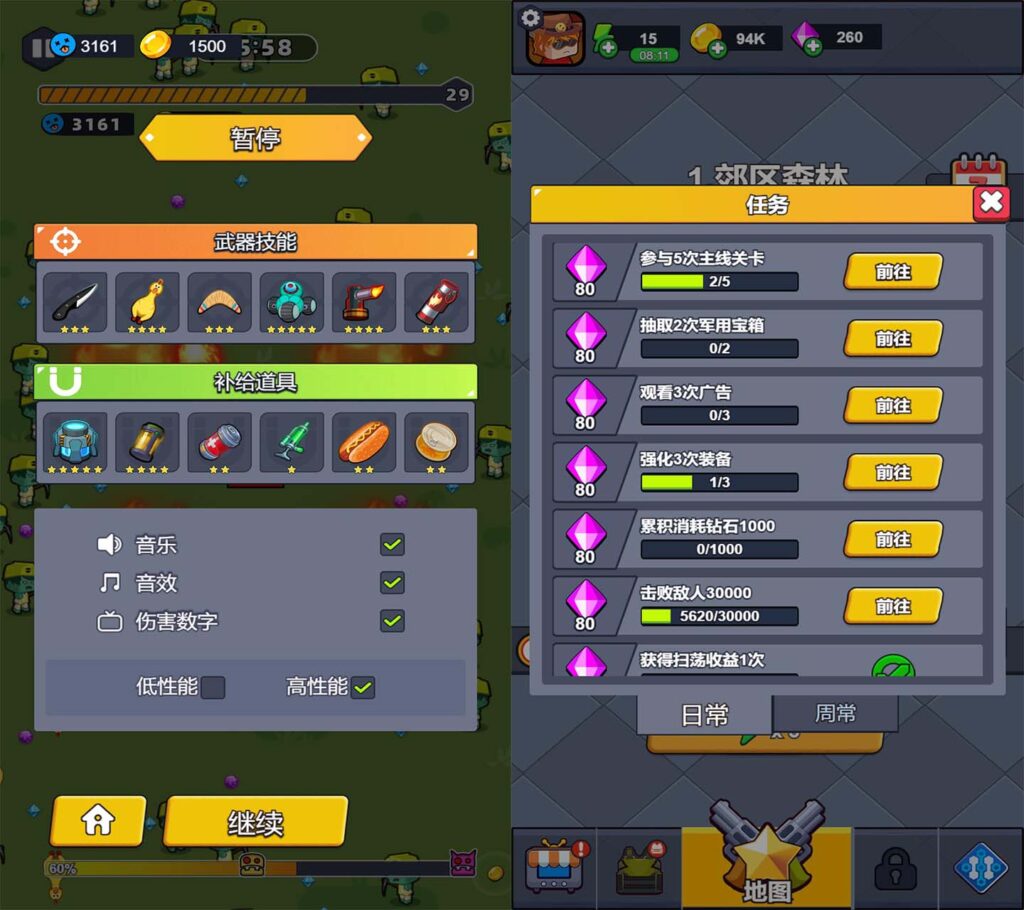1024x910 pixels.
Task: Select the rubber chicken weapon icon
Action: [147, 301]
